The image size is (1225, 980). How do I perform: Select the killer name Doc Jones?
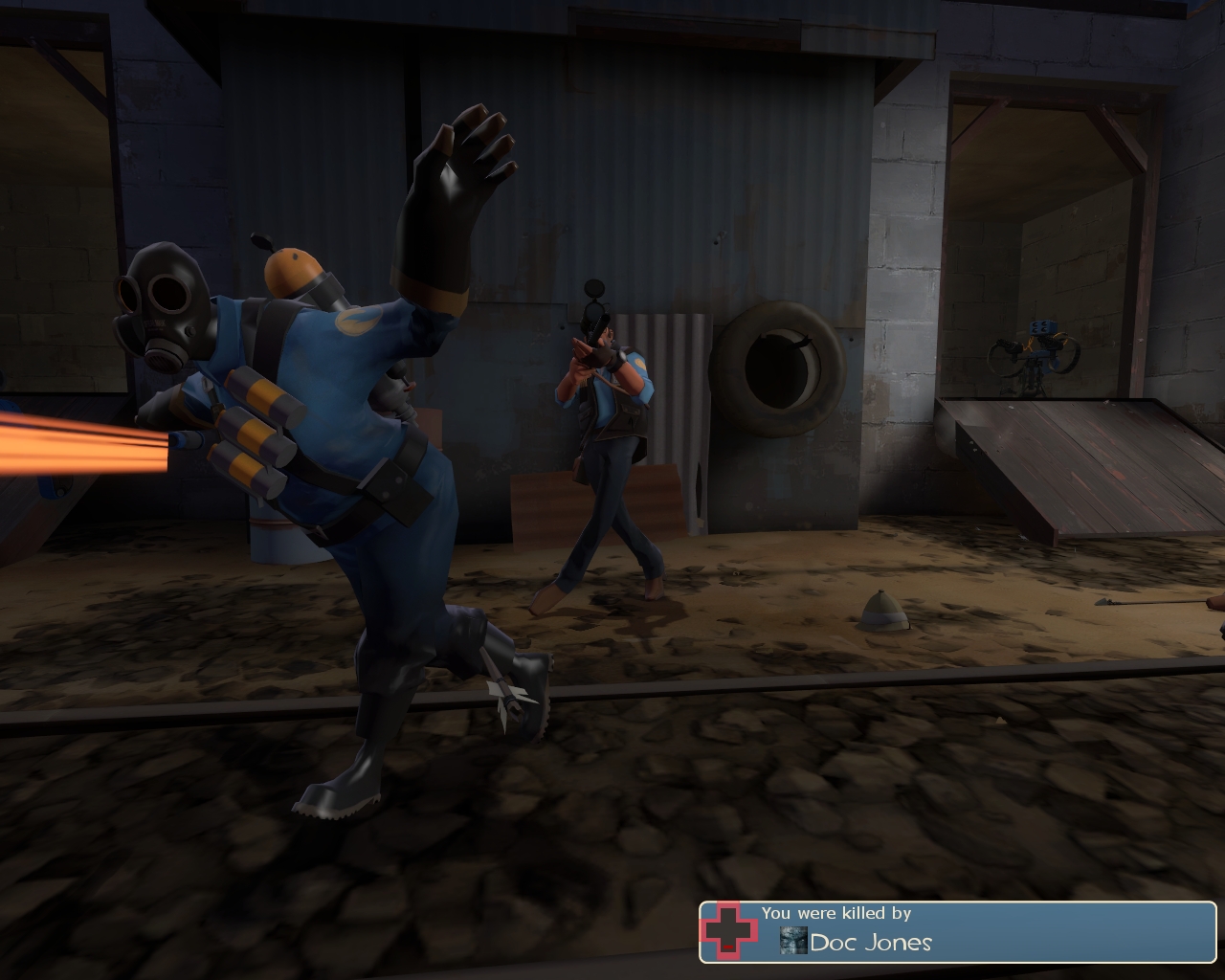pos(871,942)
